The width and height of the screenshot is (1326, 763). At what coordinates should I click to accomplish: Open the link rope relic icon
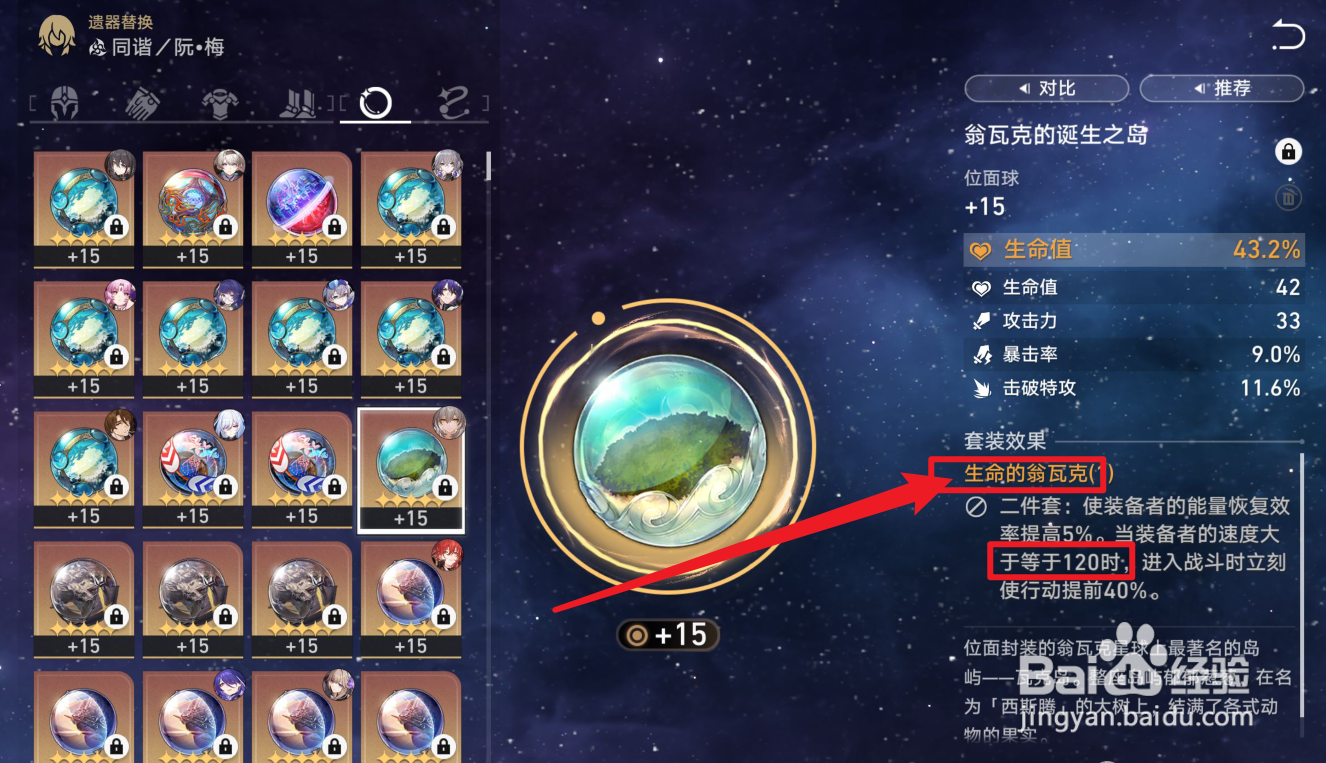[452, 100]
